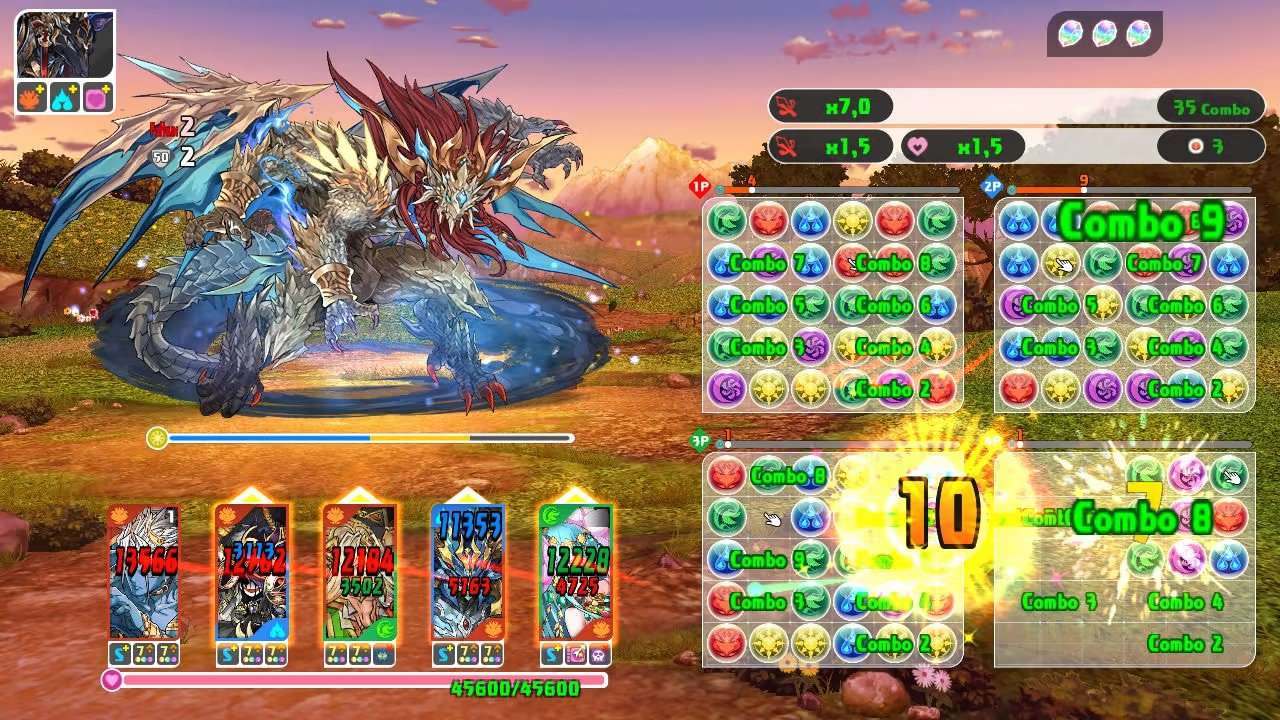
Task: Click the three rainbow orbs counter at top right
Action: pos(1102,31)
